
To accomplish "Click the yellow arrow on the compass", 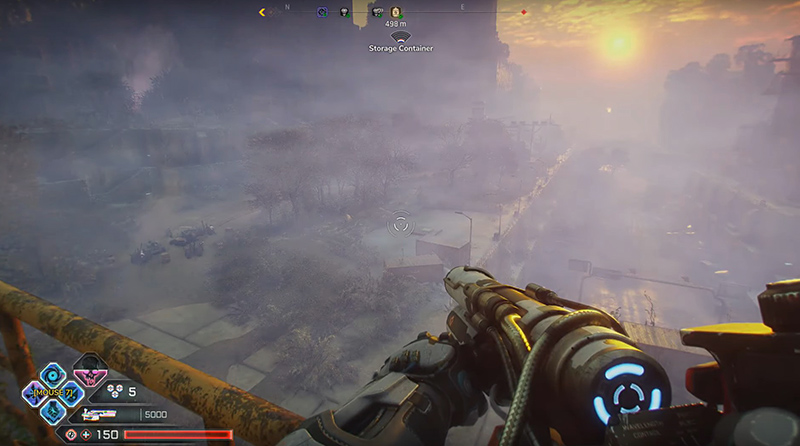I will coord(262,13).
